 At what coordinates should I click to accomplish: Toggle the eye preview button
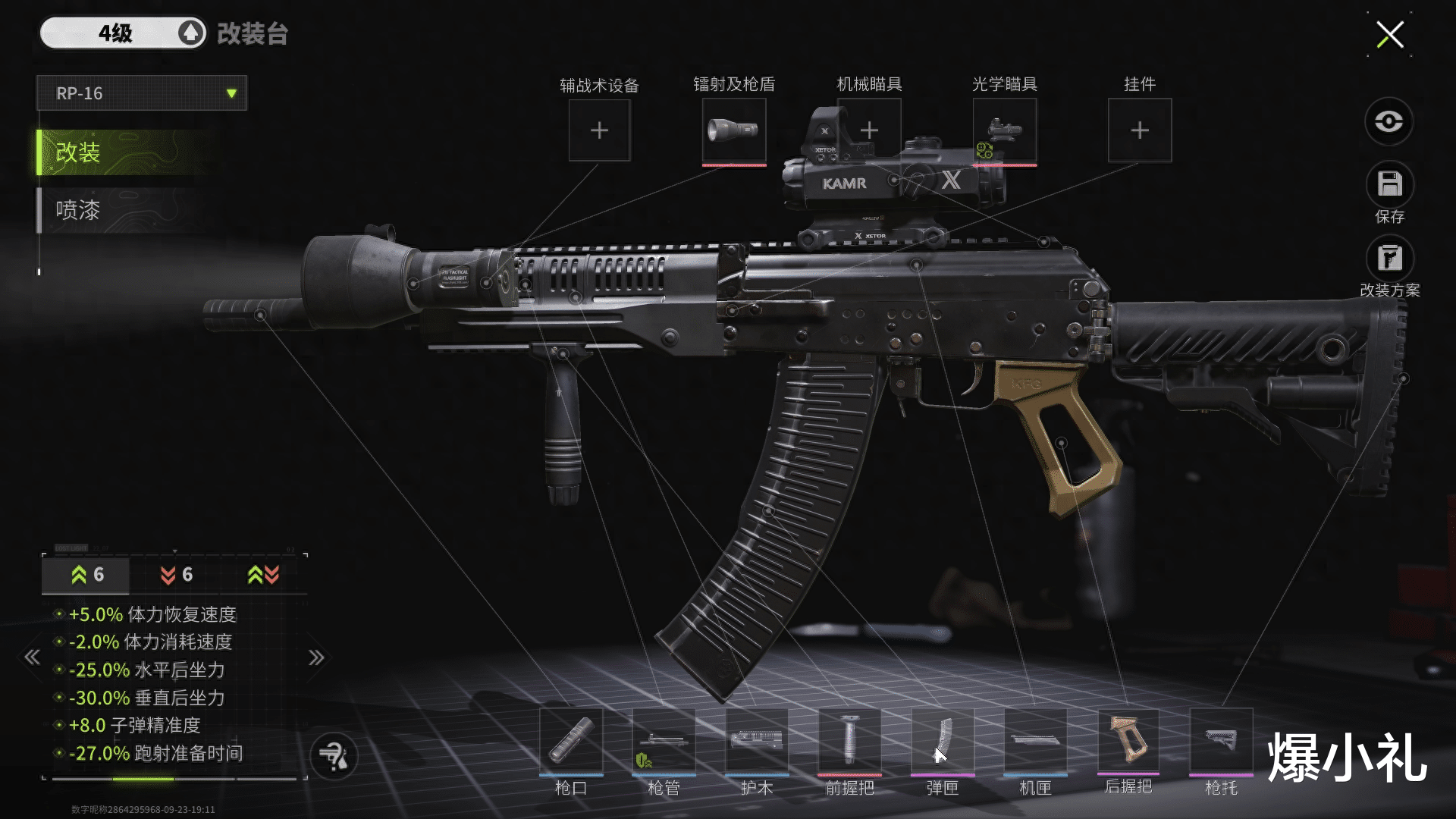[1389, 121]
